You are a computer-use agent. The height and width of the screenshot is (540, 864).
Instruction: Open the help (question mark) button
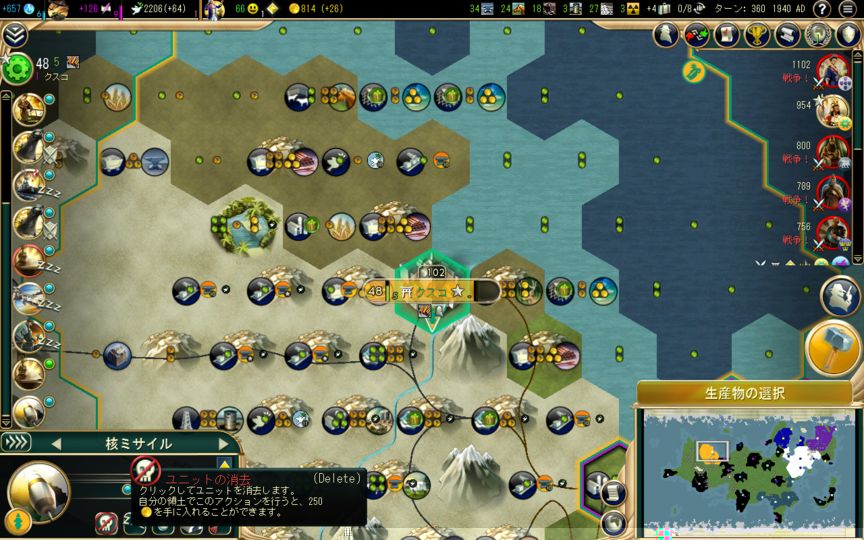pos(821,9)
